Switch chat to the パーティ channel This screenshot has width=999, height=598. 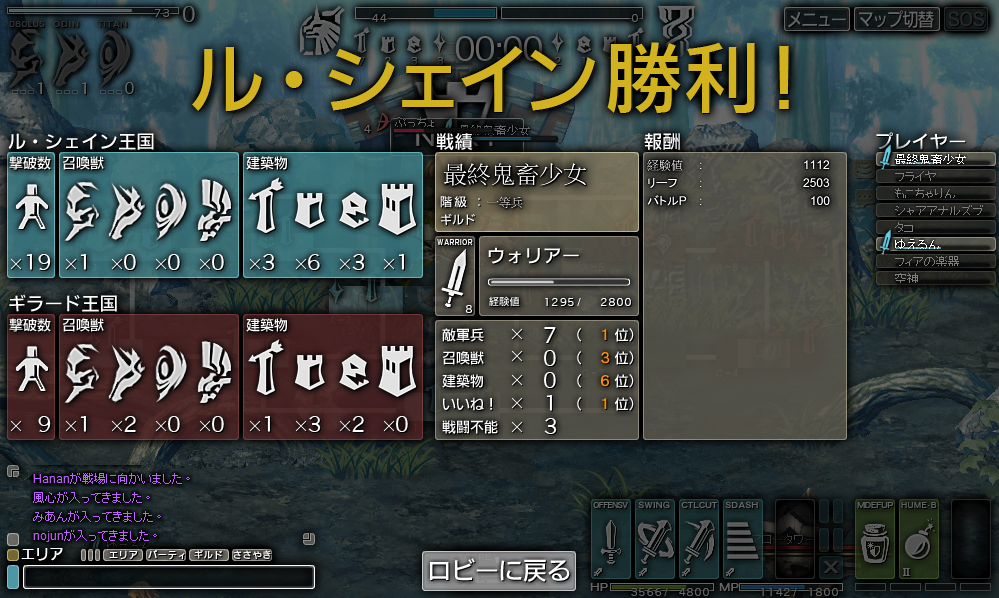pos(165,554)
